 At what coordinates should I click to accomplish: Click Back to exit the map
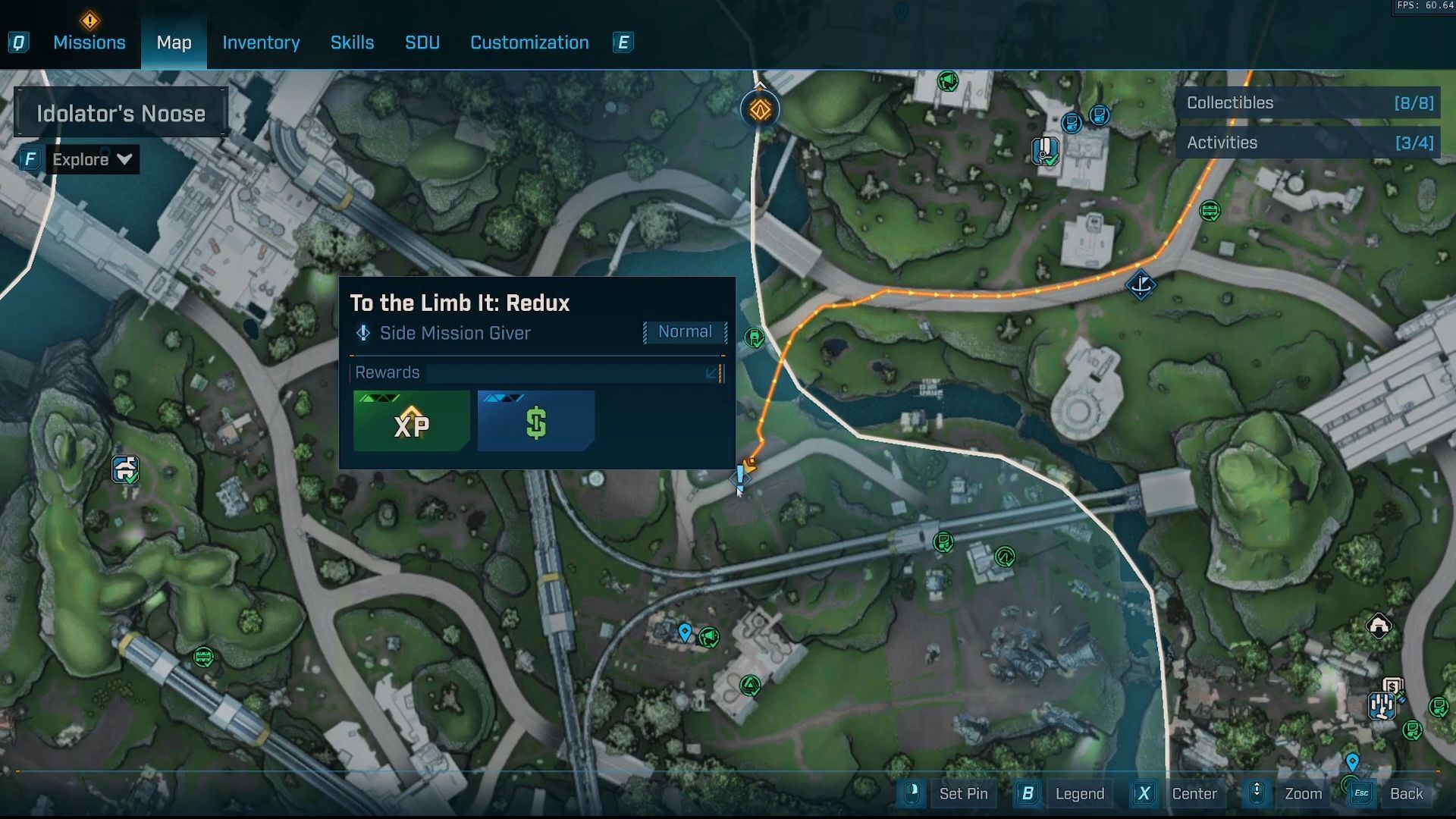coord(1406,794)
